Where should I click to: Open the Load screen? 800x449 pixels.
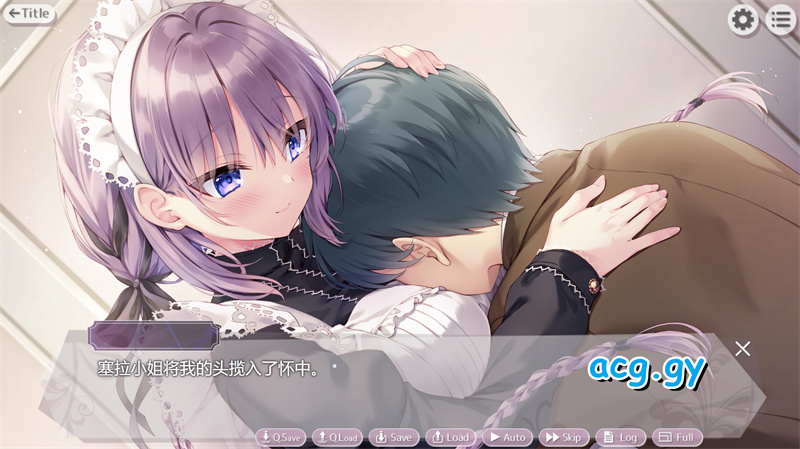pos(450,437)
